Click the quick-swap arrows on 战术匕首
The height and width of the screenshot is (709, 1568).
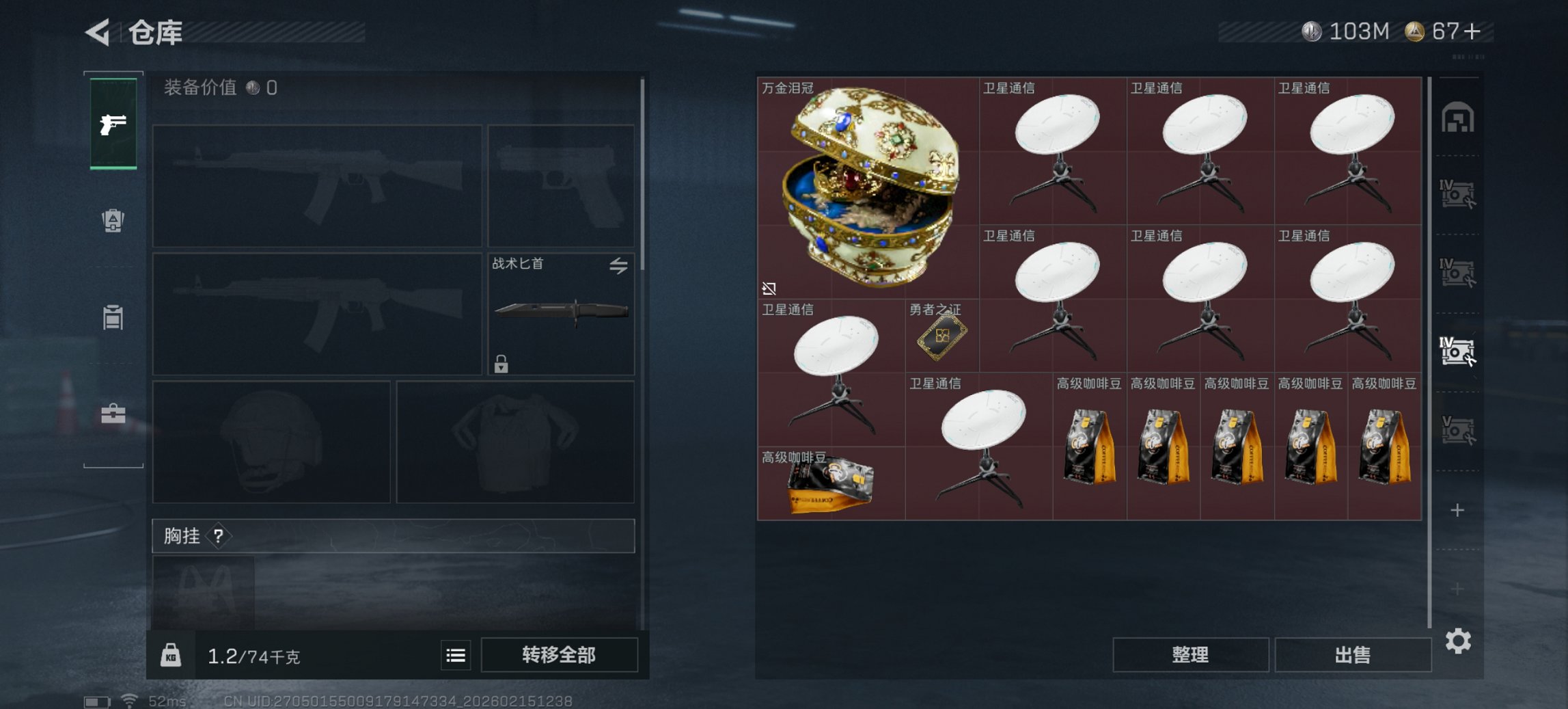coord(618,267)
